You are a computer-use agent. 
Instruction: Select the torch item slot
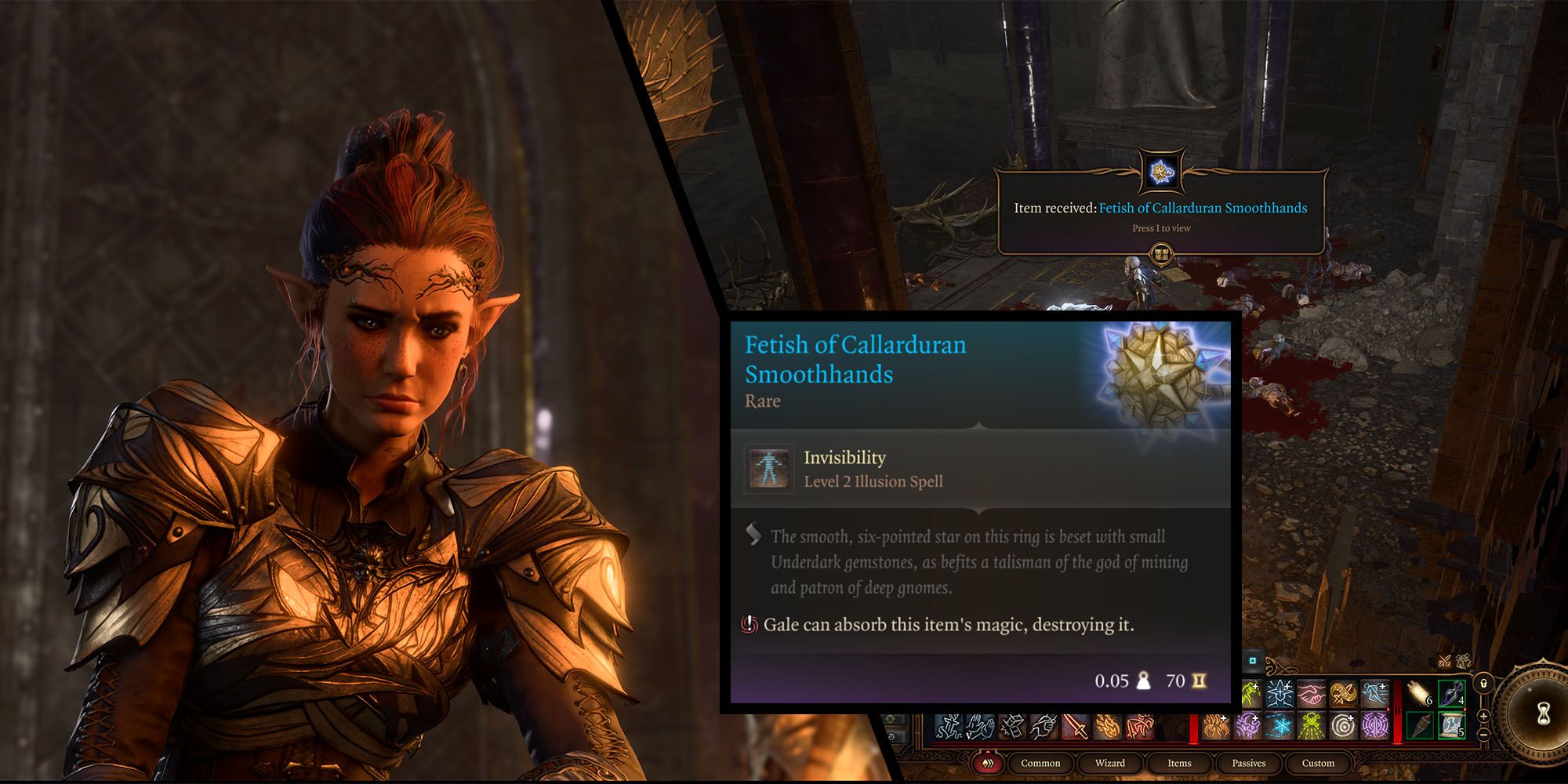[1420, 725]
